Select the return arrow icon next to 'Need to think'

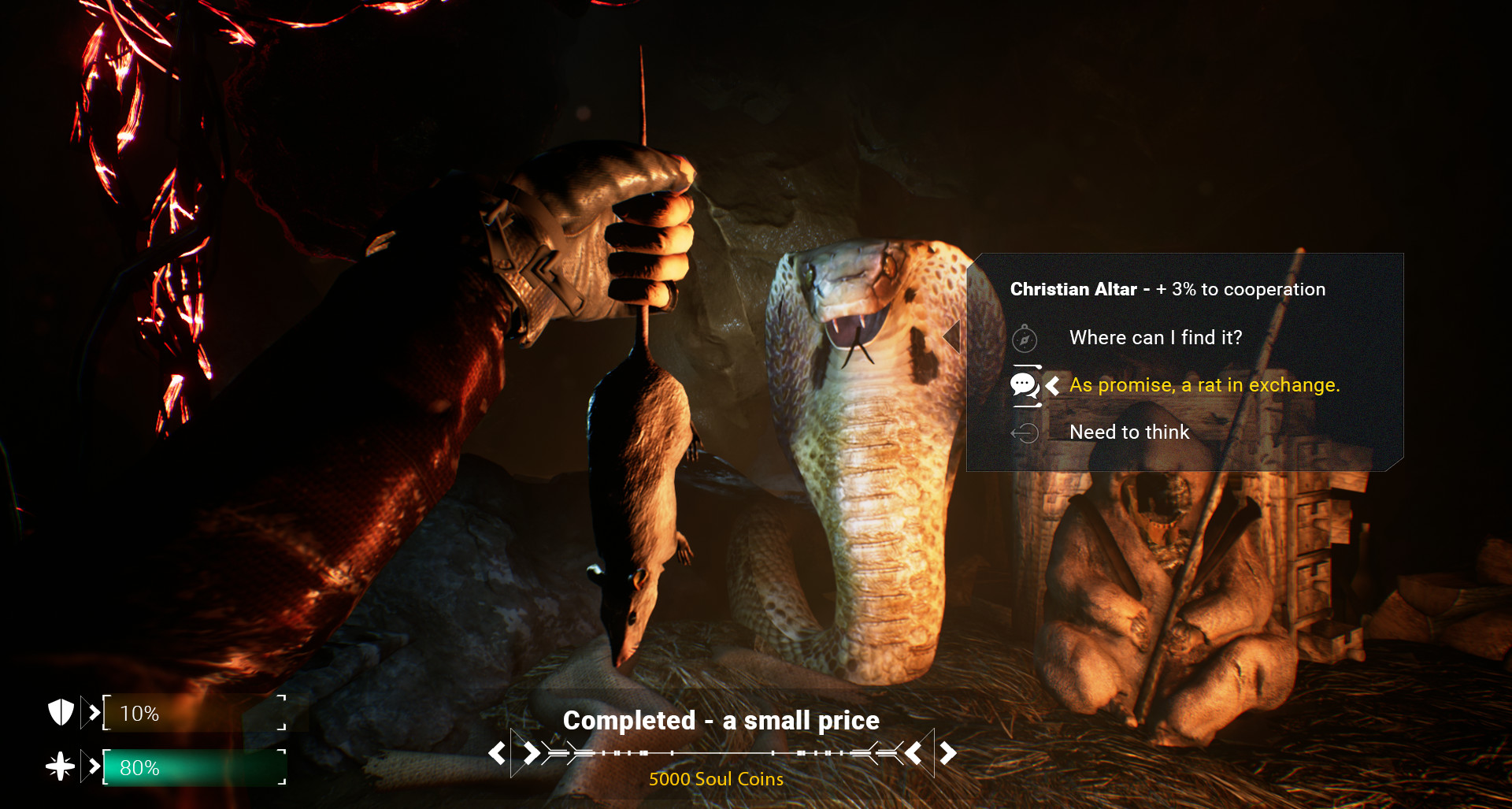[1025, 432]
